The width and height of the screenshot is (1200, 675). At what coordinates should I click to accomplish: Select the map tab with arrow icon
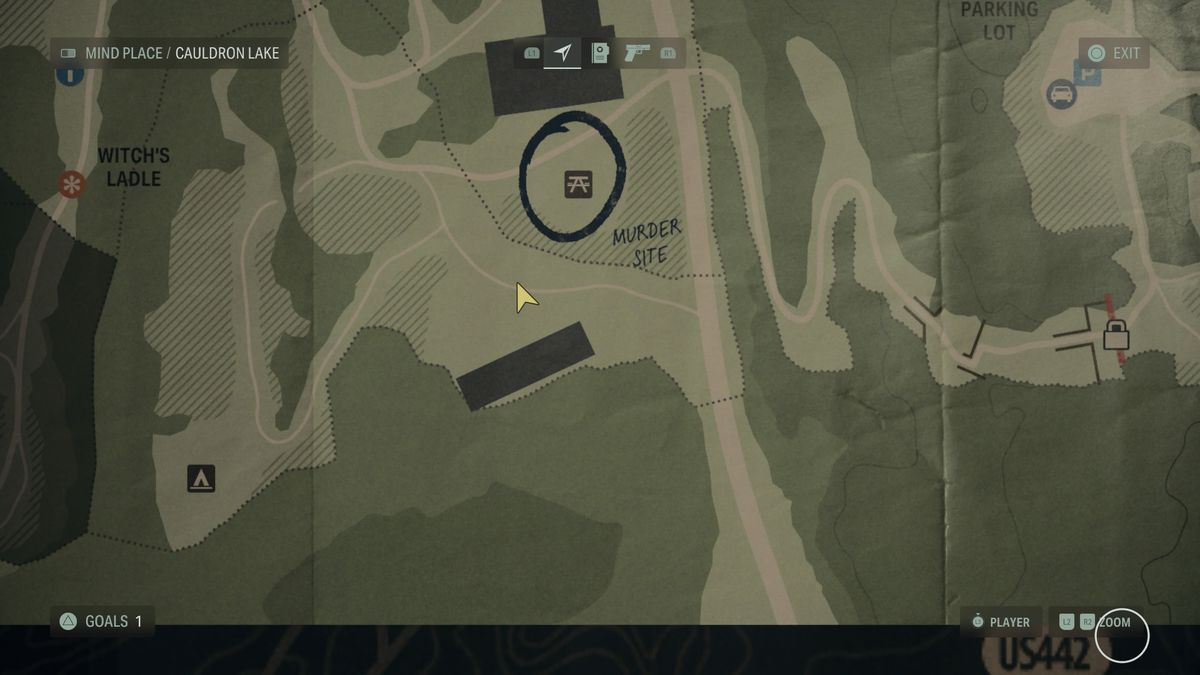click(563, 52)
